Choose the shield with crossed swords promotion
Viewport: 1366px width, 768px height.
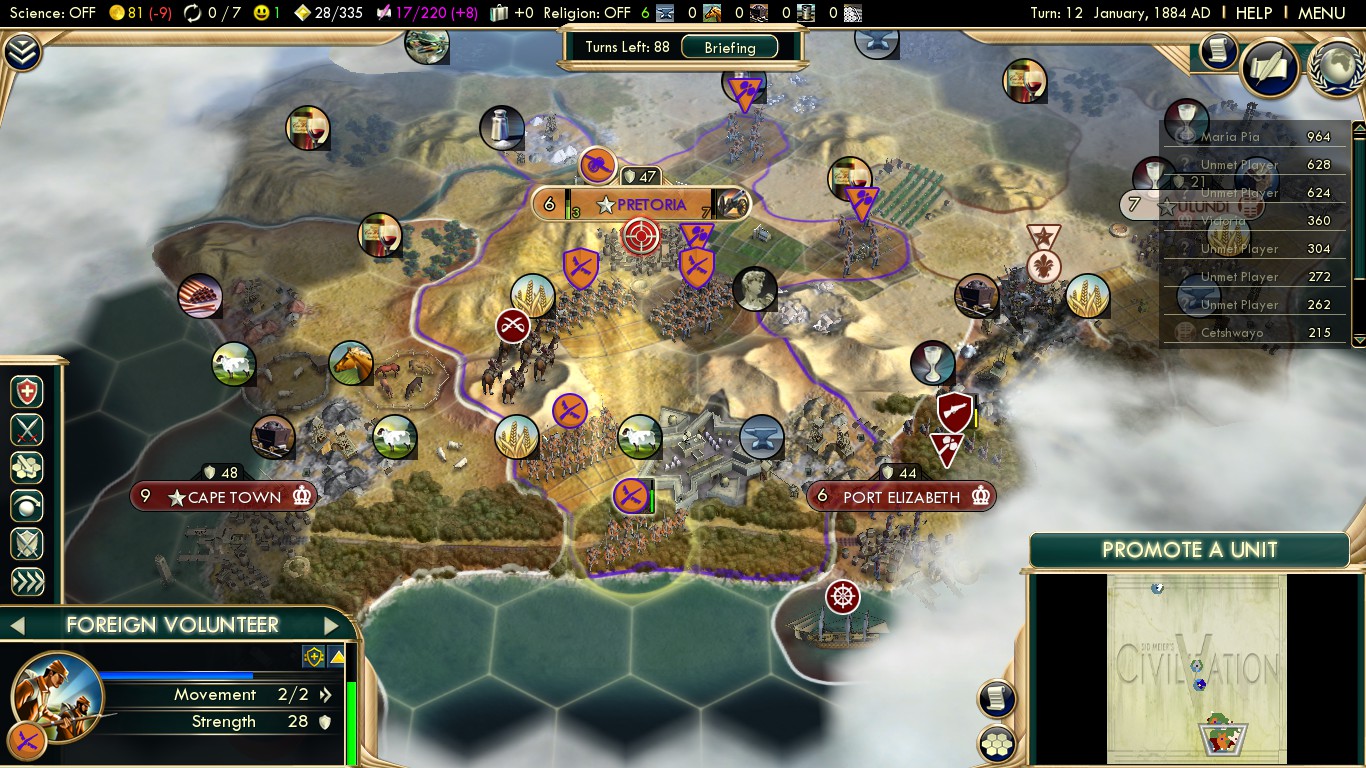(x=27, y=544)
